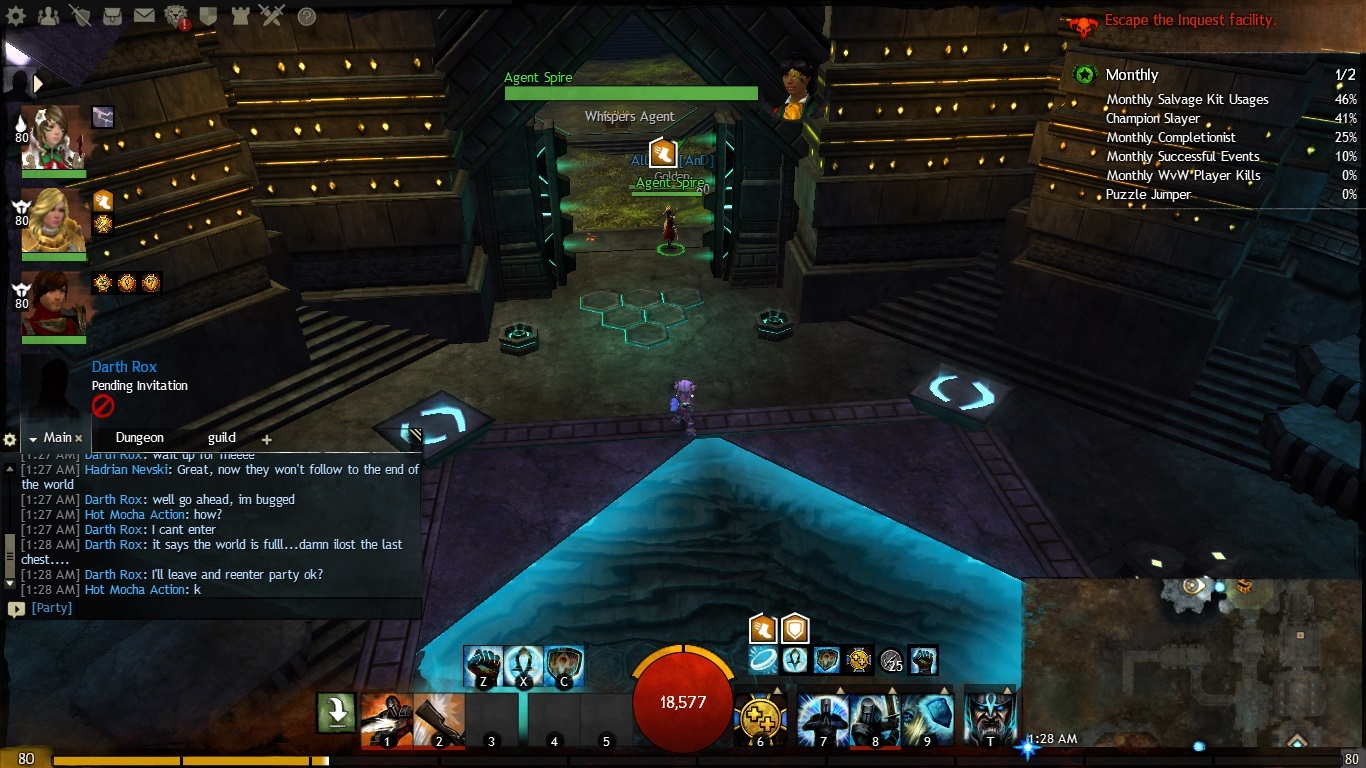Activate the healing skill in slot 6
The height and width of the screenshot is (768, 1366).
(x=760, y=719)
